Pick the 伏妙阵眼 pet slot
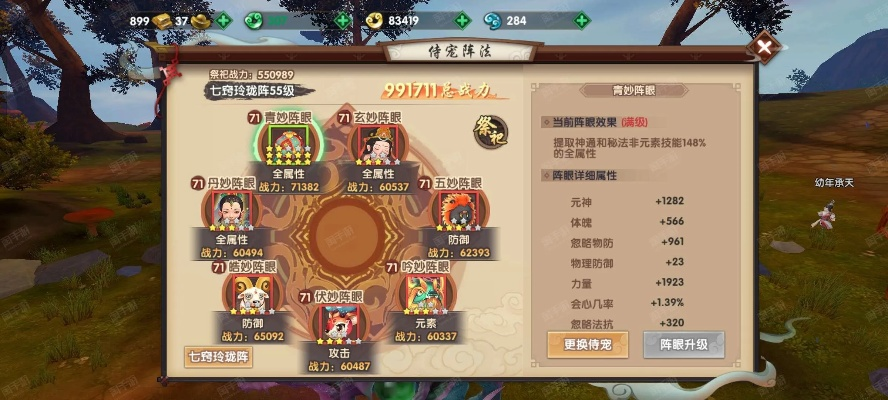888x400 pixels. coord(336,323)
